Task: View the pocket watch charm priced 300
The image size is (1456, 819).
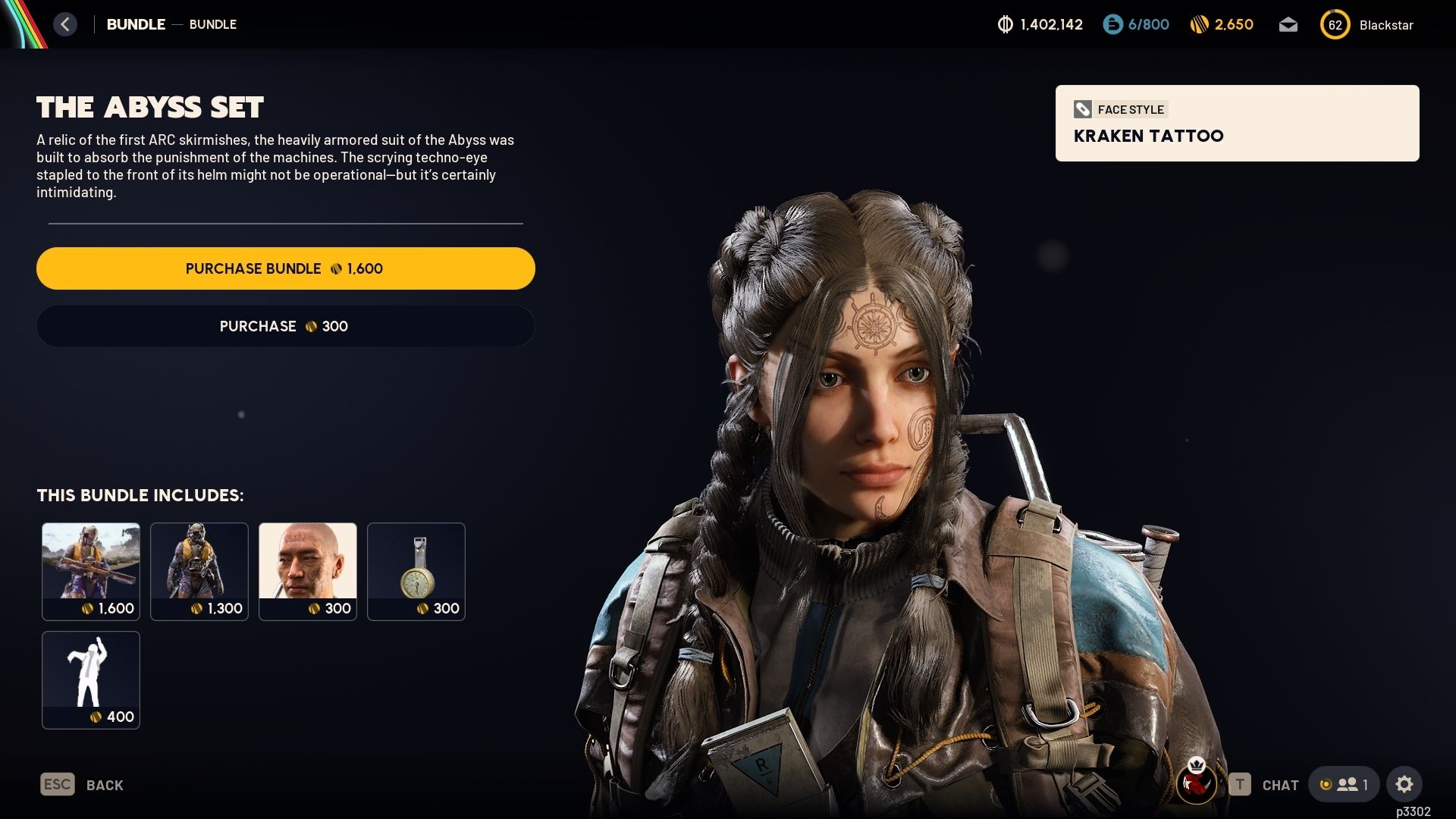Action: (416, 571)
